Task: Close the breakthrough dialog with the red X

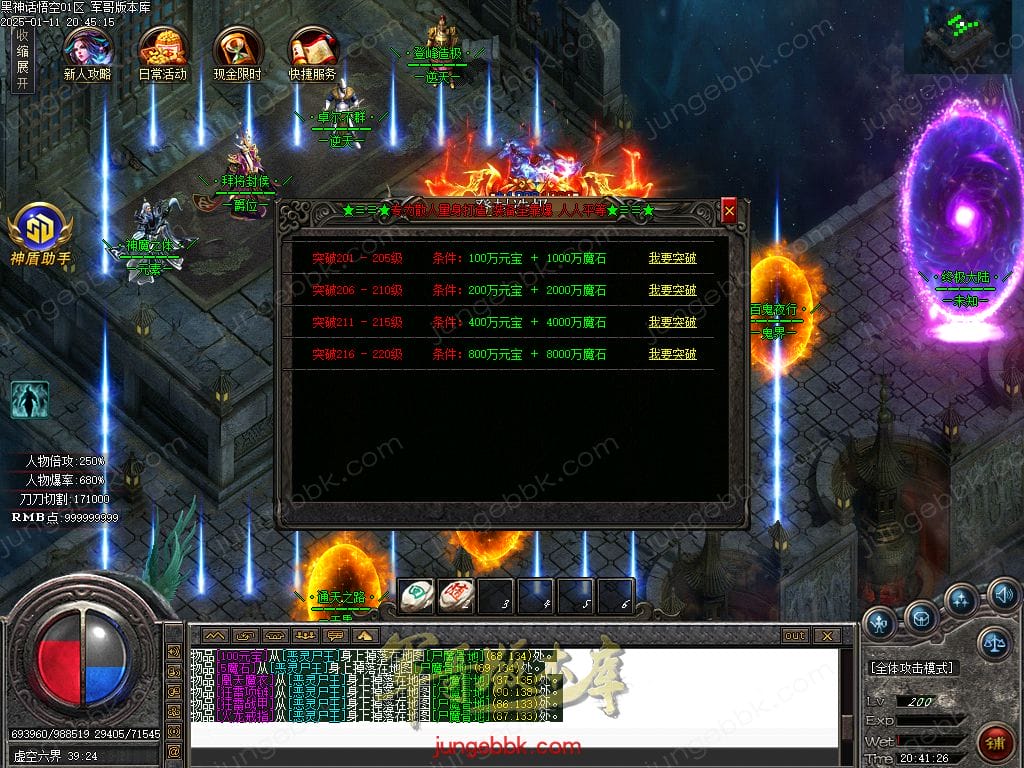Action: click(729, 211)
